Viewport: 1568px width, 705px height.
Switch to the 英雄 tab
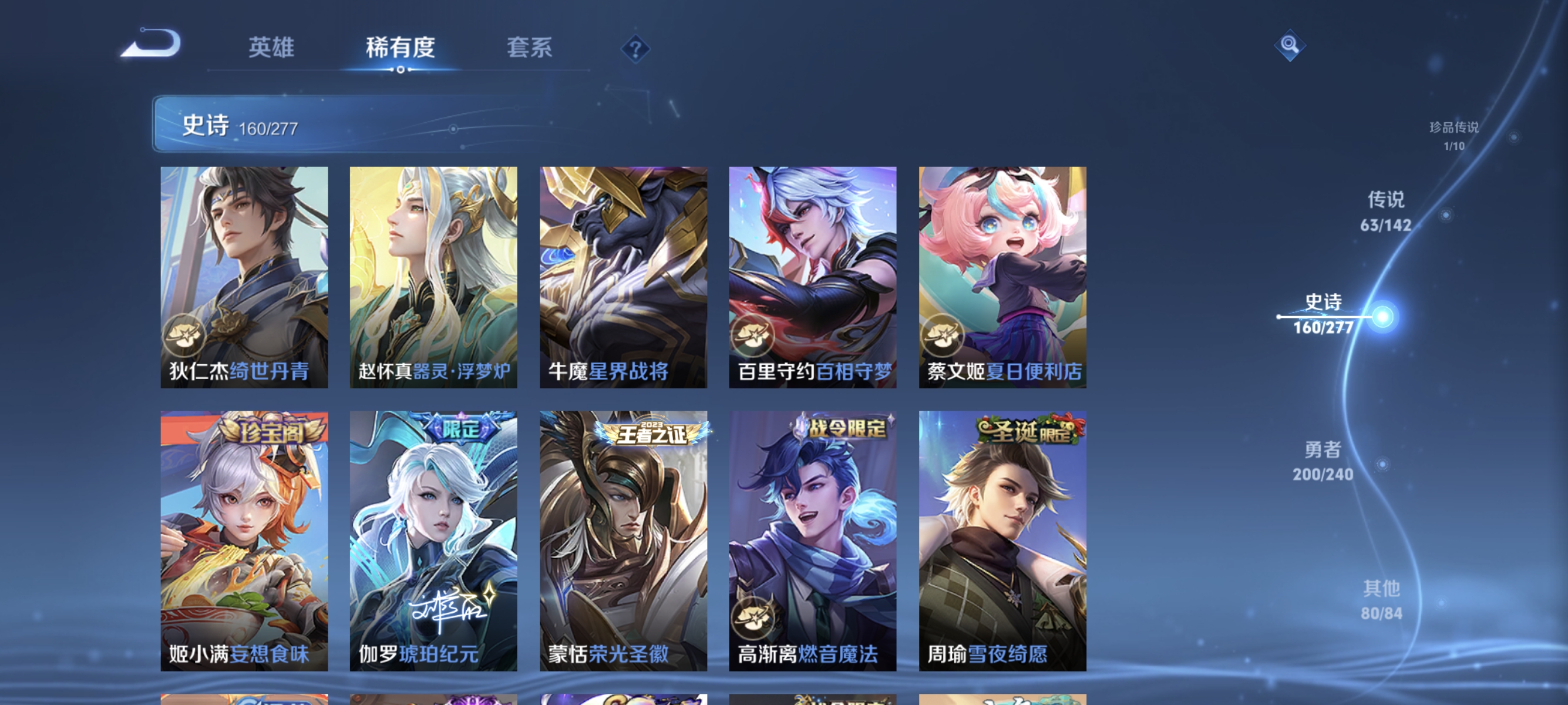[271, 49]
